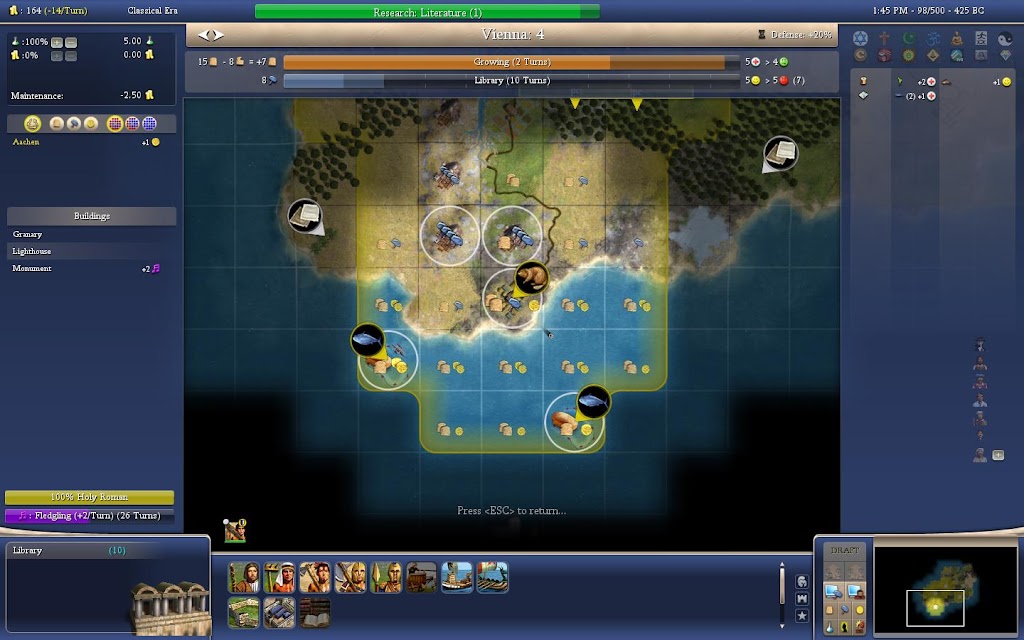Select the Monument in the Buildings list
Image resolution: width=1024 pixels, height=640 pixels.
(32, 269)
